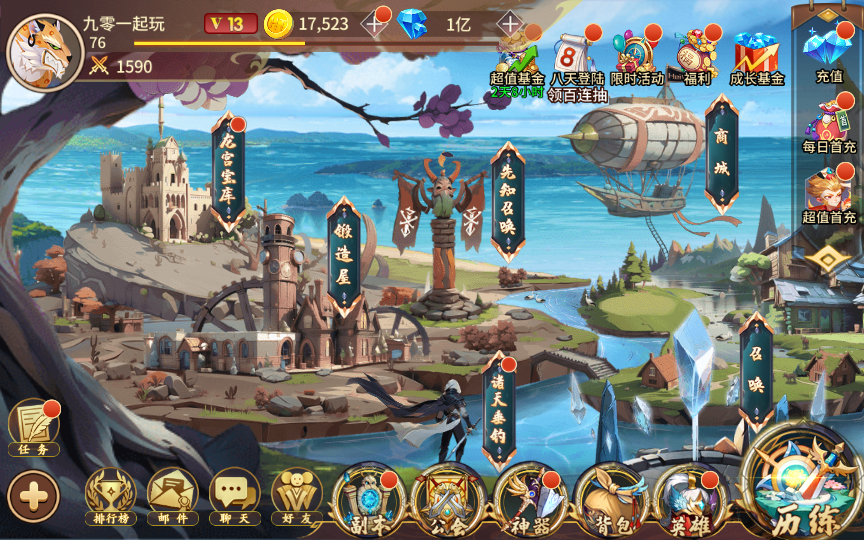Add gold coins with plus button

[x=376, y=23]
